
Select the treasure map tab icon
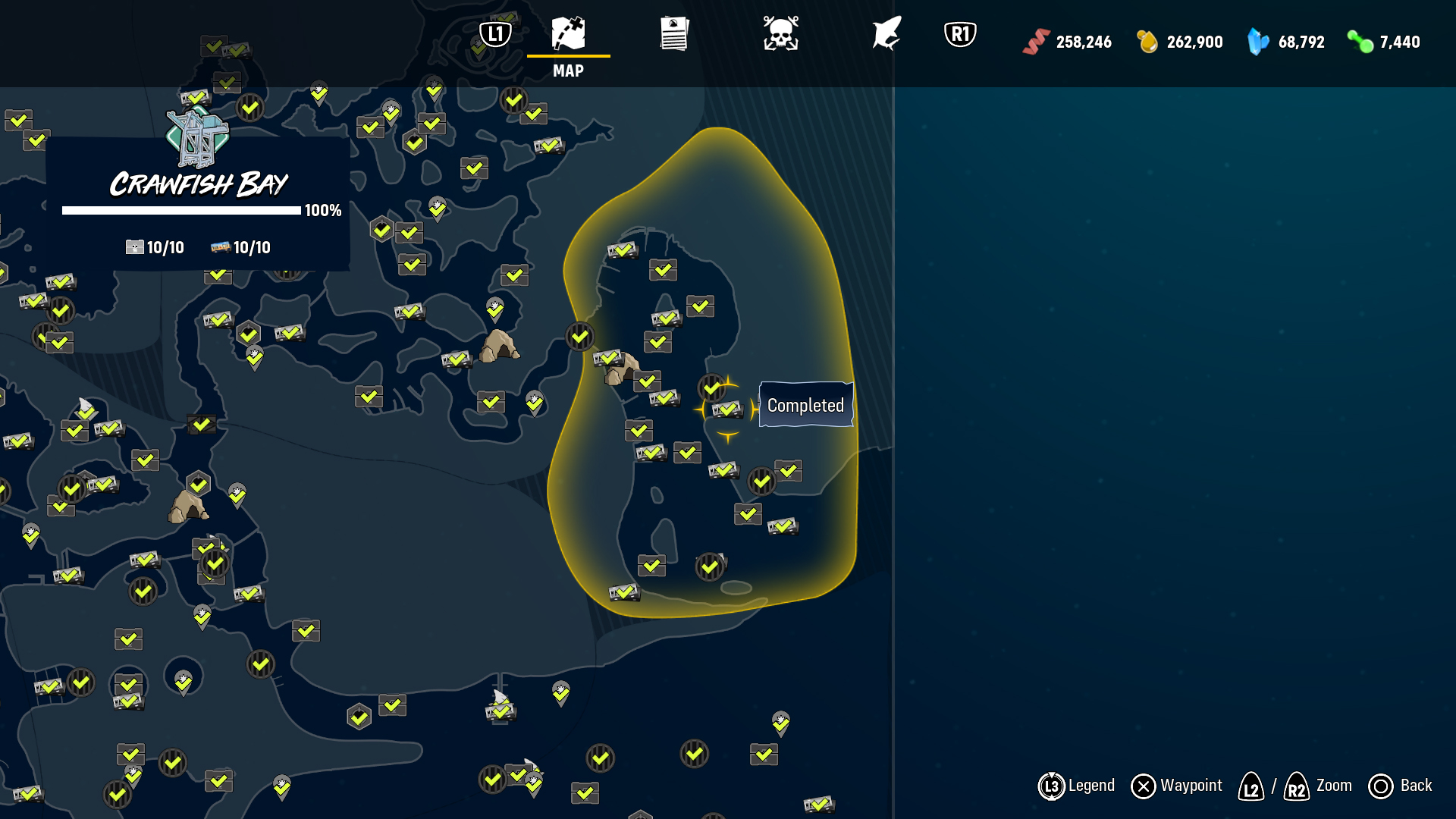[x=570, y=34]
